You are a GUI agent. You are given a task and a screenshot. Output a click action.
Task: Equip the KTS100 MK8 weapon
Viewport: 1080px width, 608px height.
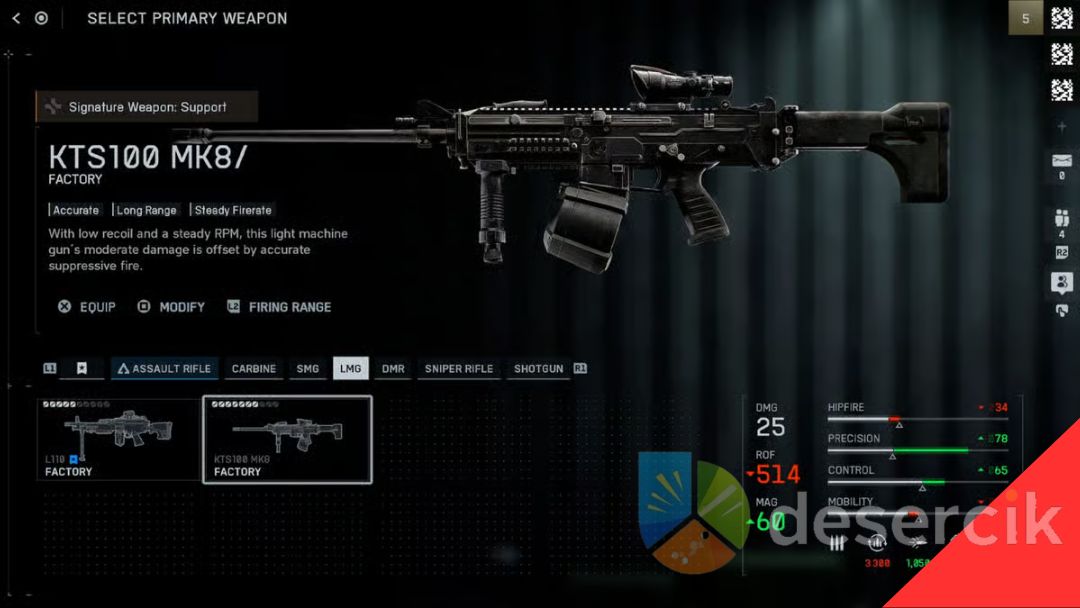click(x=87, y=307)
